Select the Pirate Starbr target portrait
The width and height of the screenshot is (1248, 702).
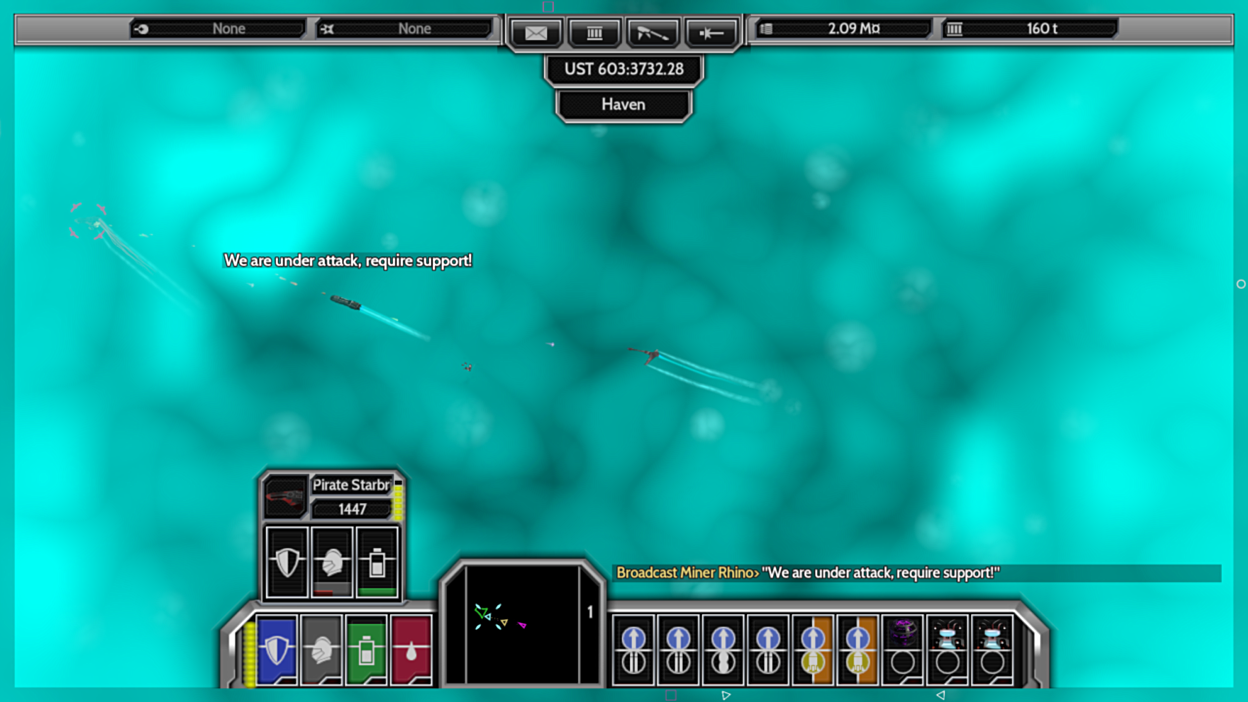pos(285,497)
